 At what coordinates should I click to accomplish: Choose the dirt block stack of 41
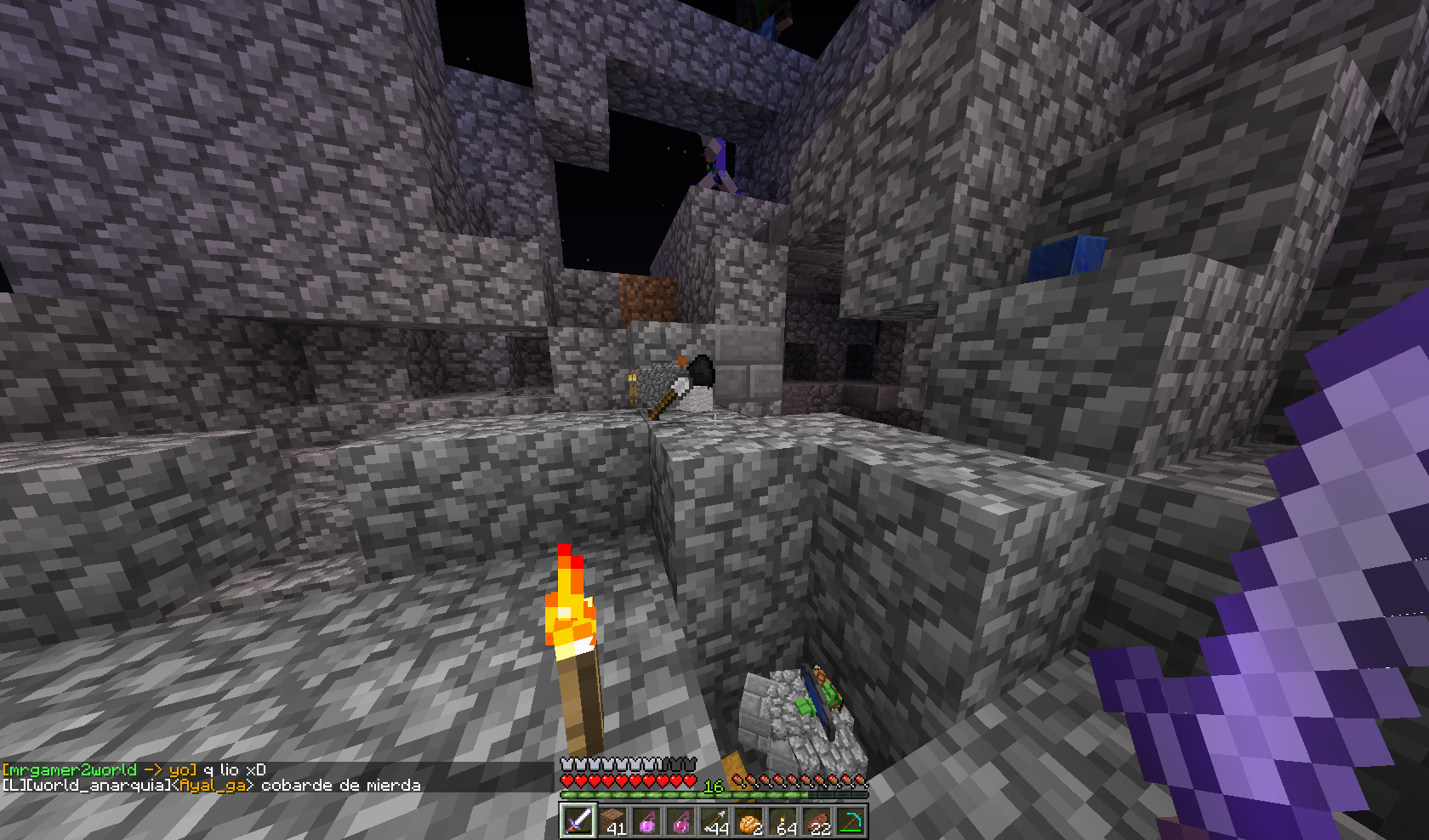tap(612, 821)
